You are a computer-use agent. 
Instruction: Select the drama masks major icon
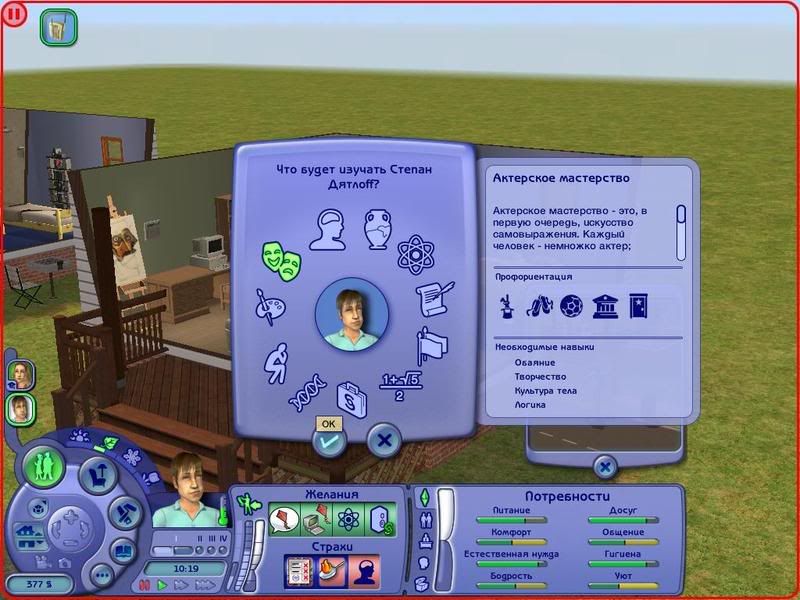(280, 259)
